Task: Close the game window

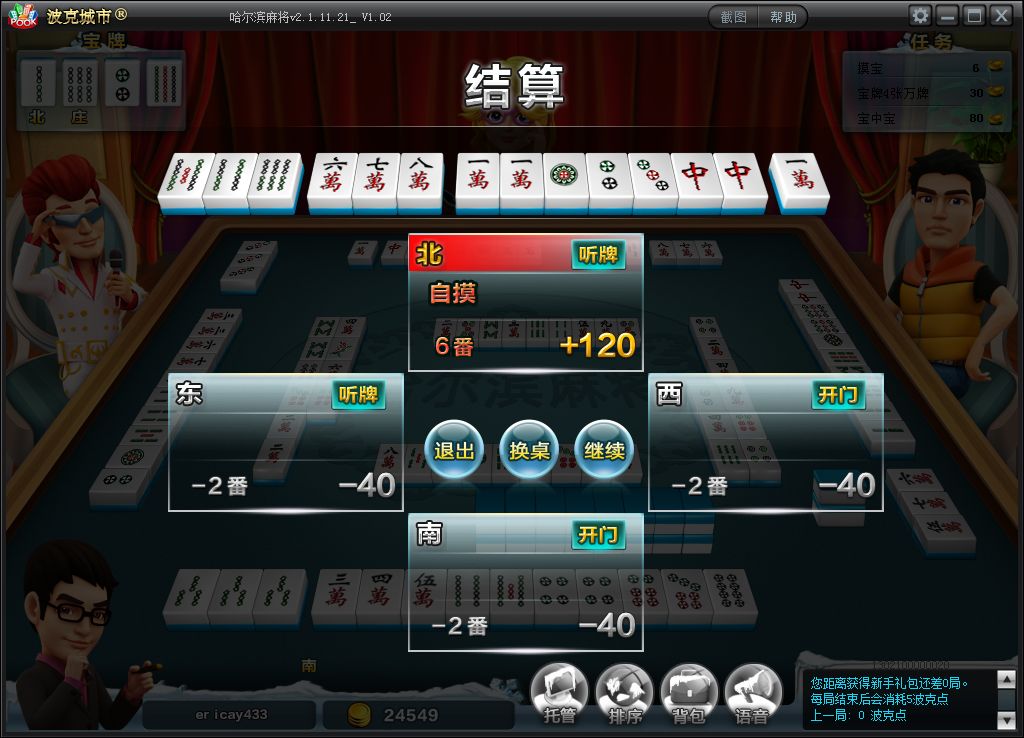Action: pos(1000,16)
